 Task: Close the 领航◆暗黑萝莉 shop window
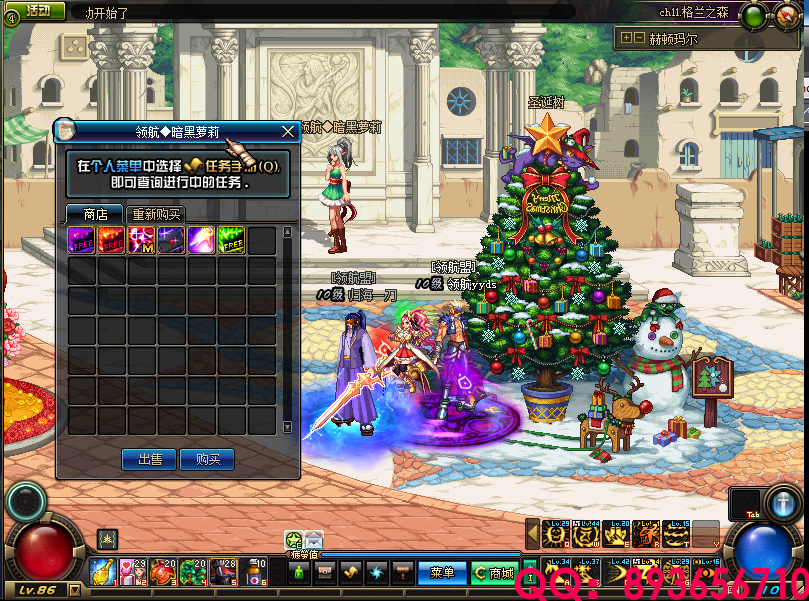[288, 130]
